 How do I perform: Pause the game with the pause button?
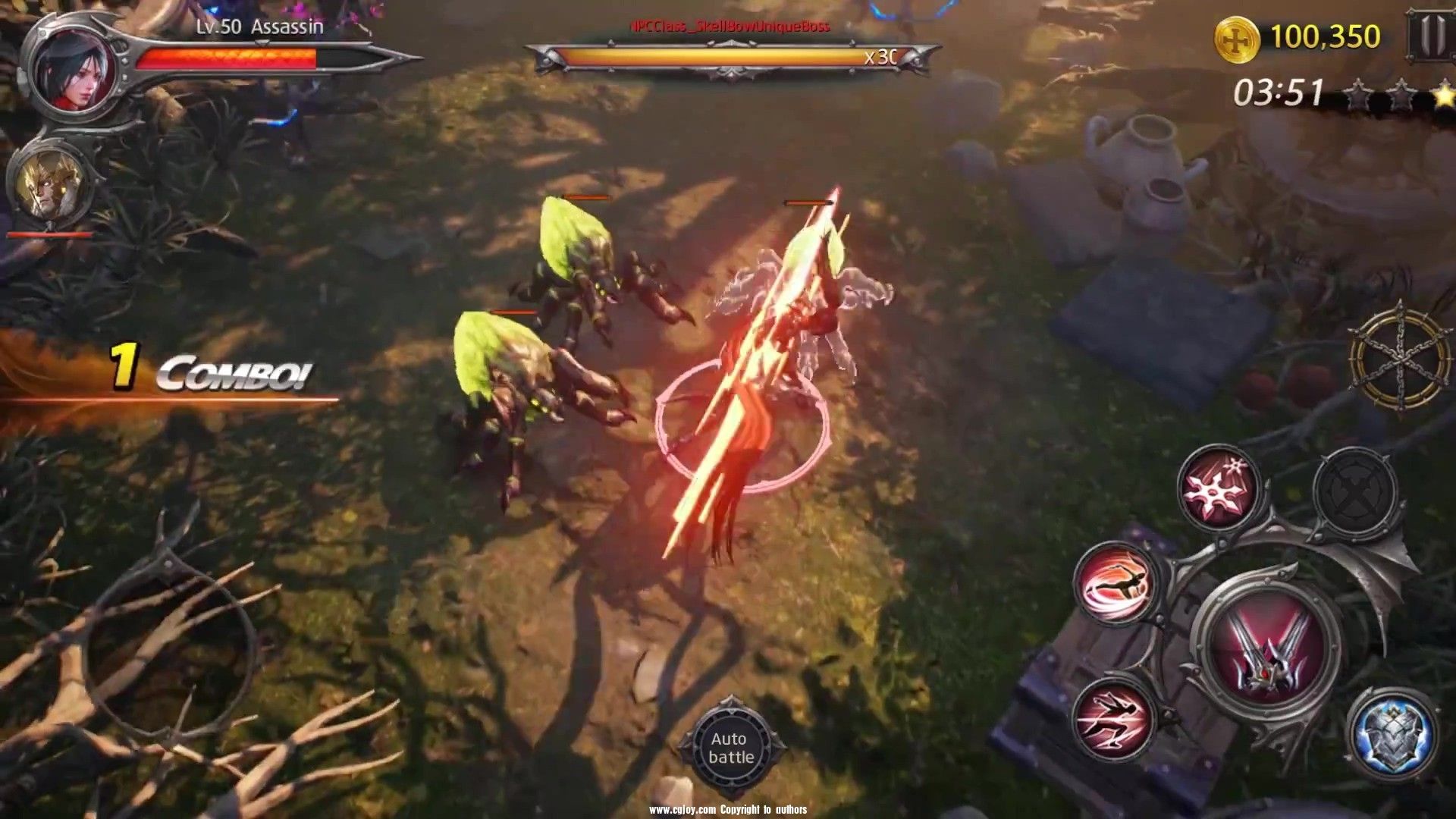(x=1431, y=35)
